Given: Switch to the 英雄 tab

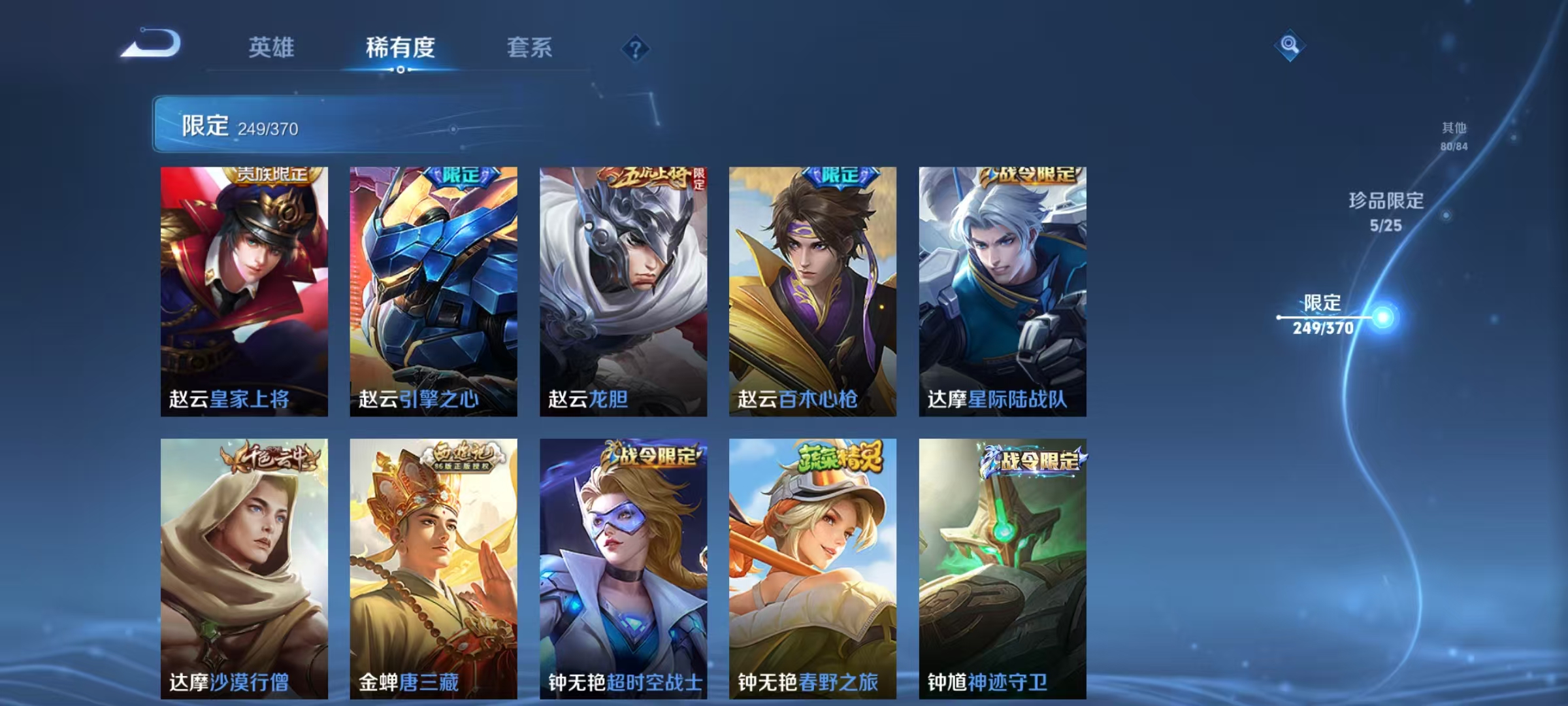Looking at the screenshot, I should click(271, 48).
